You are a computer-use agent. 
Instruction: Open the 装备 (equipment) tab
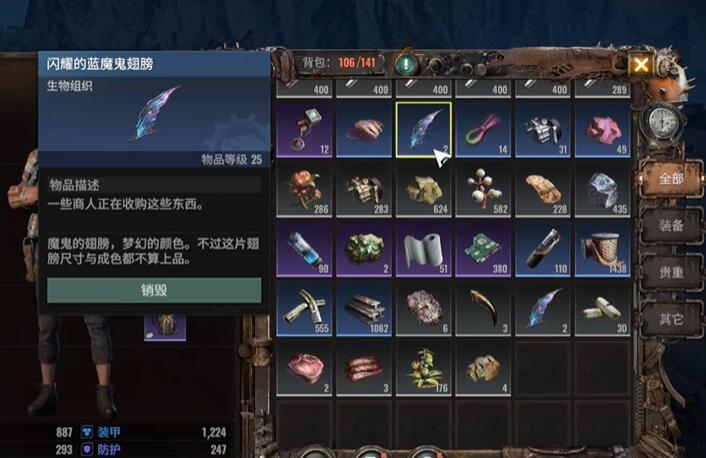670,226
